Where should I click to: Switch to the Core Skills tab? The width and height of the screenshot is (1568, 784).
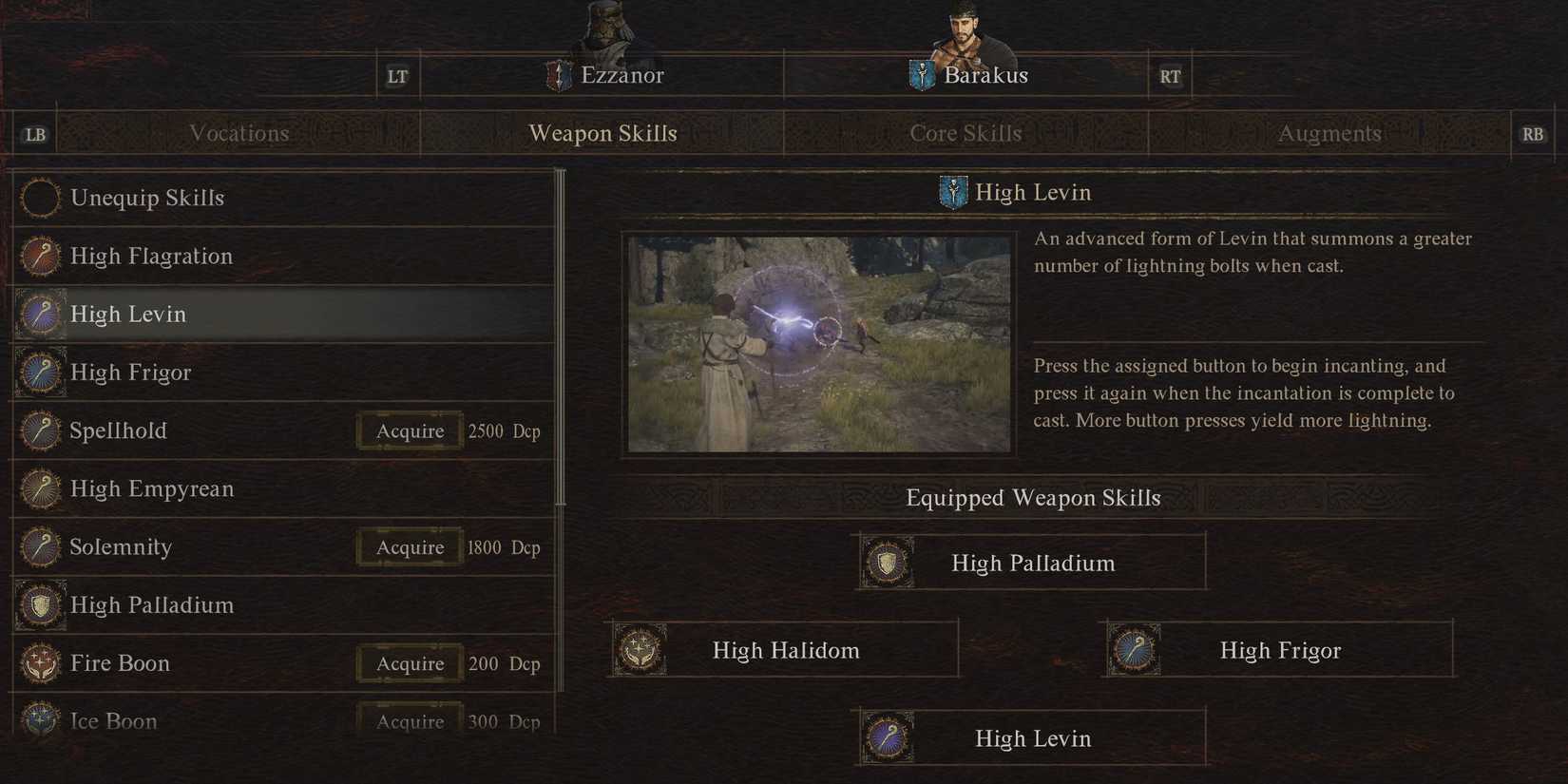click(x=966, y=133)
